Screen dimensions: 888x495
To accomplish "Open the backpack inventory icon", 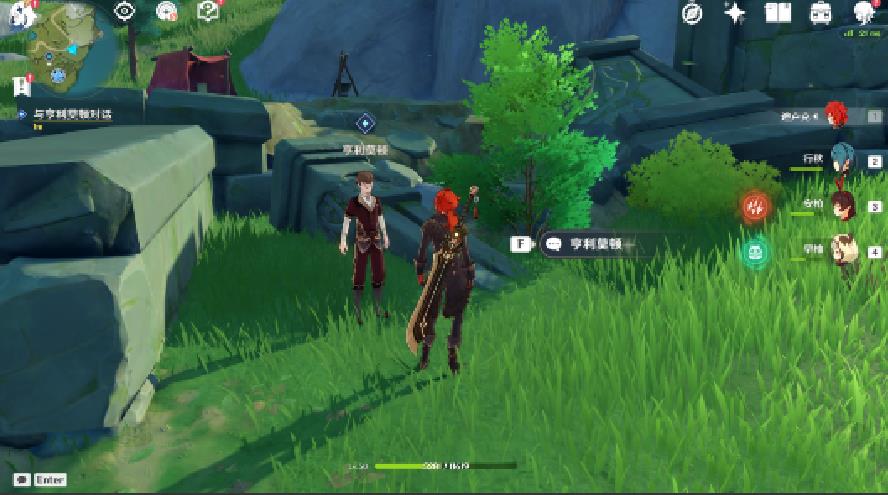I will pyautogui.click(x=820, y=12).
